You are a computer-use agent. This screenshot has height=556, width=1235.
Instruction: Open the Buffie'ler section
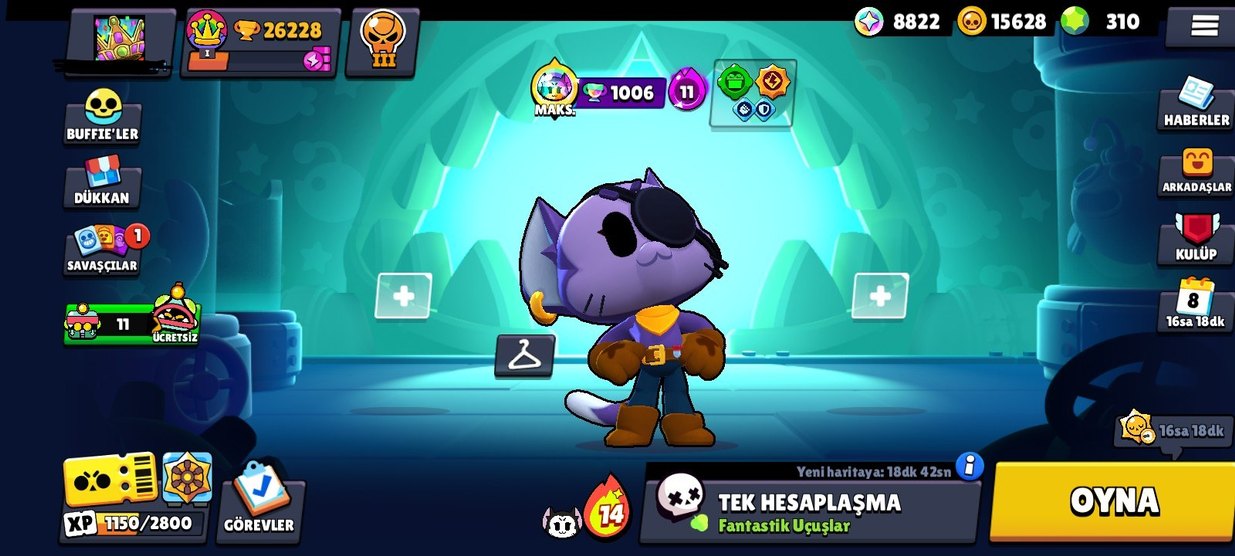coord(102,117)
